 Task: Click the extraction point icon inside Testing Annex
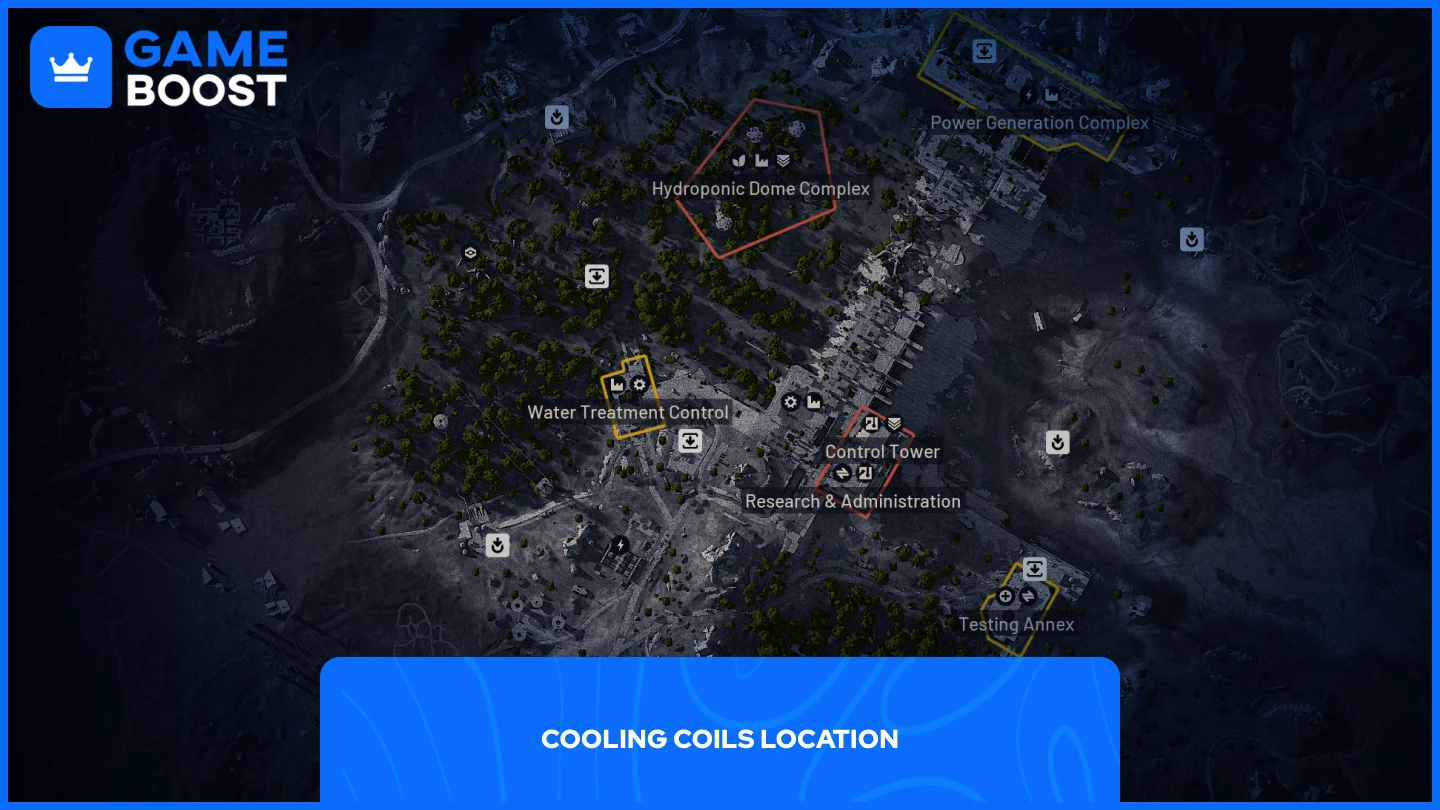pyautogui.click(x=1034, y=569)
